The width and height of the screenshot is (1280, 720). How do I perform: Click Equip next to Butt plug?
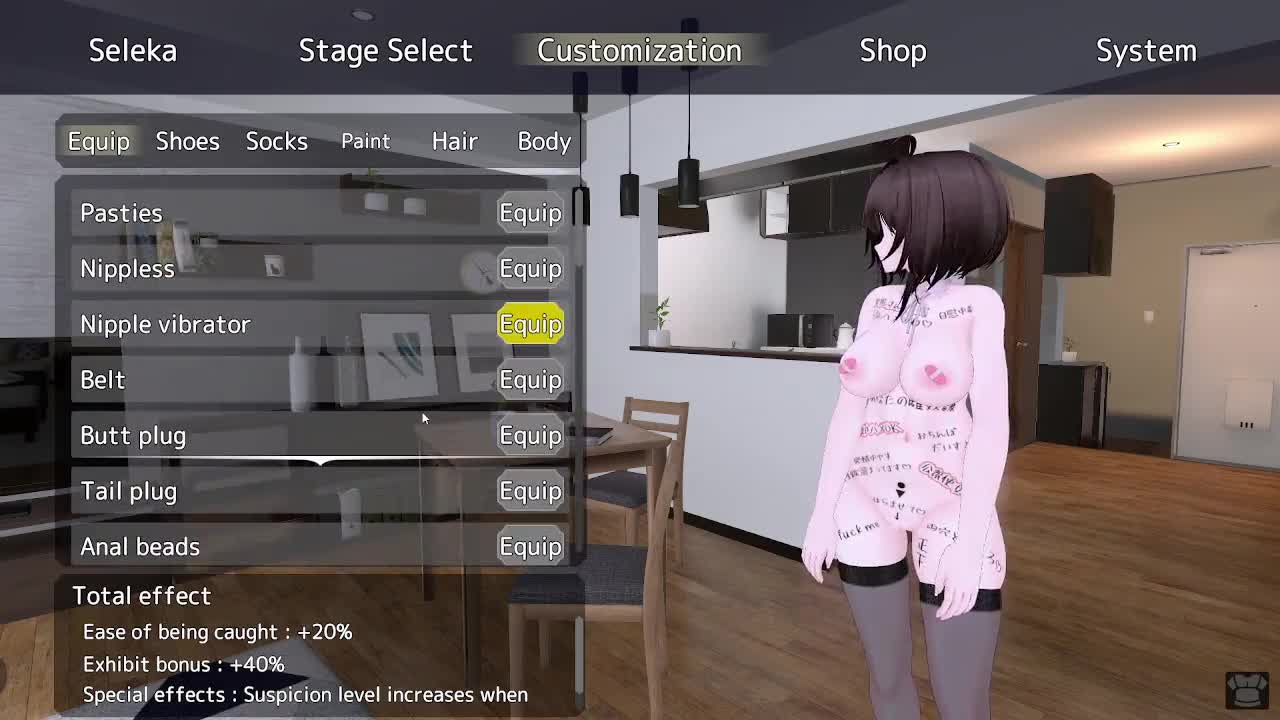point(530,436)
